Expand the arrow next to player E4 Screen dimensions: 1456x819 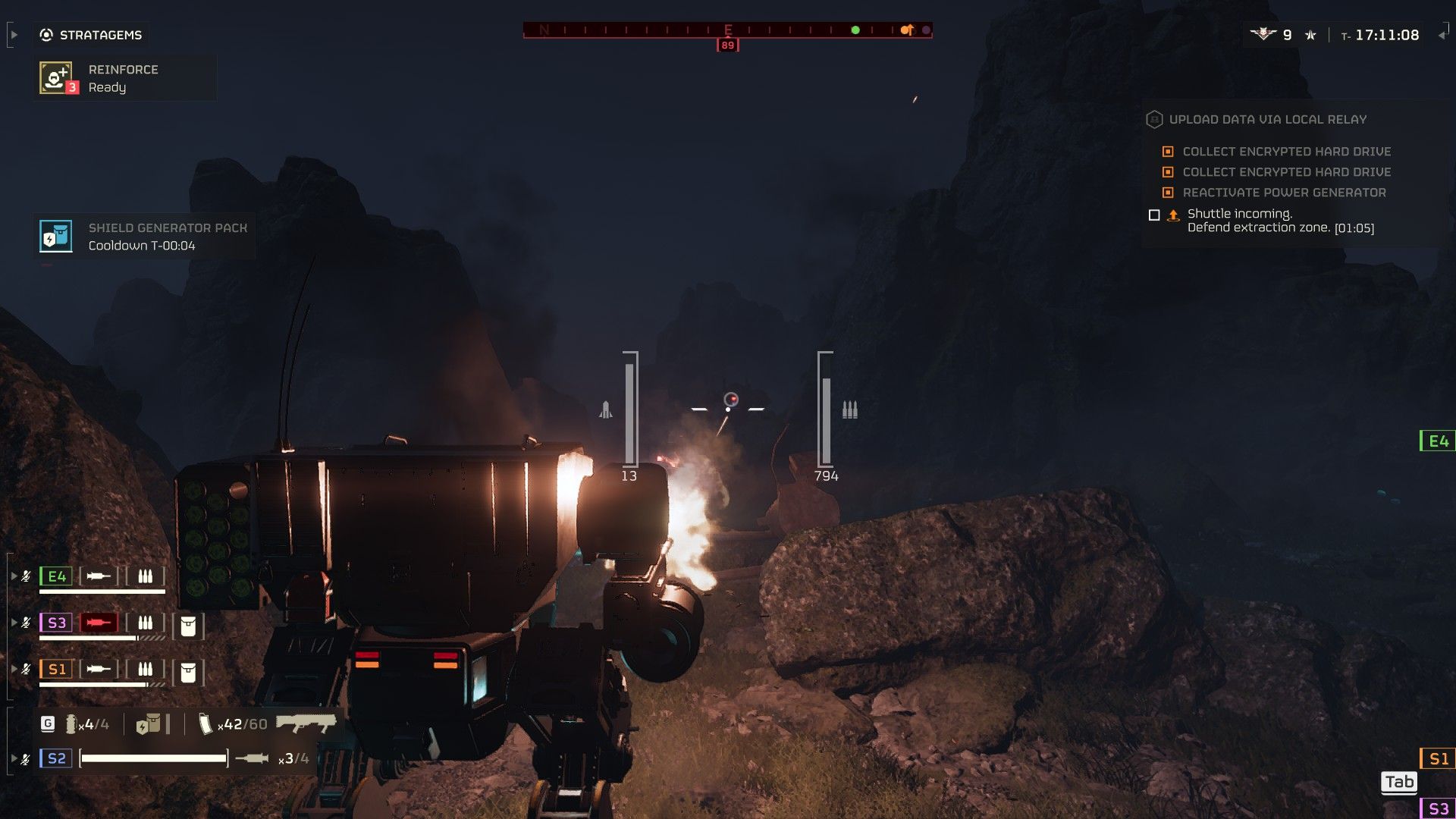14,575
